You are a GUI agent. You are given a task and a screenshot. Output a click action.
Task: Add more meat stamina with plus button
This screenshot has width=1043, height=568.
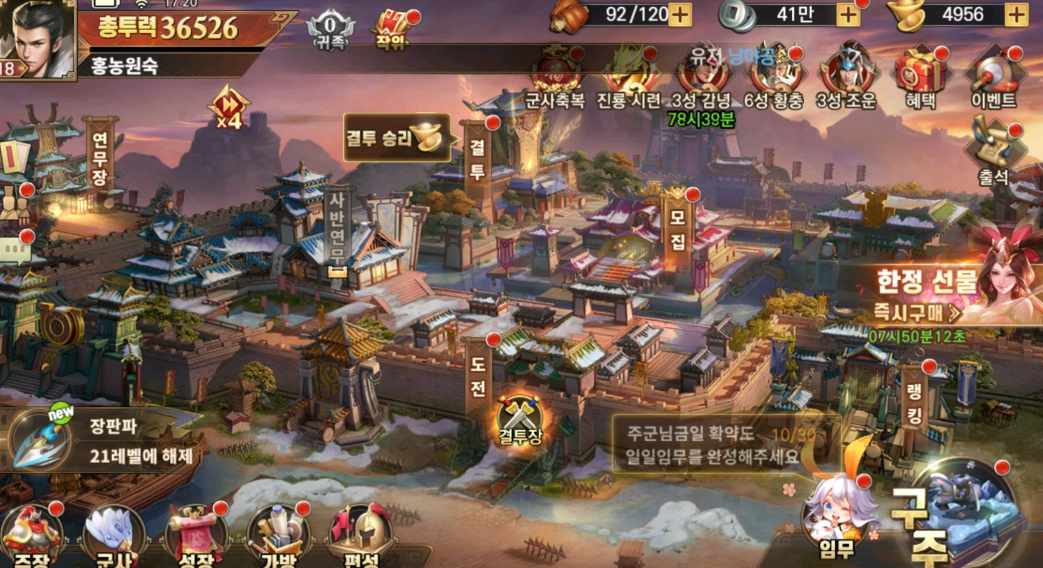[679, 14]
